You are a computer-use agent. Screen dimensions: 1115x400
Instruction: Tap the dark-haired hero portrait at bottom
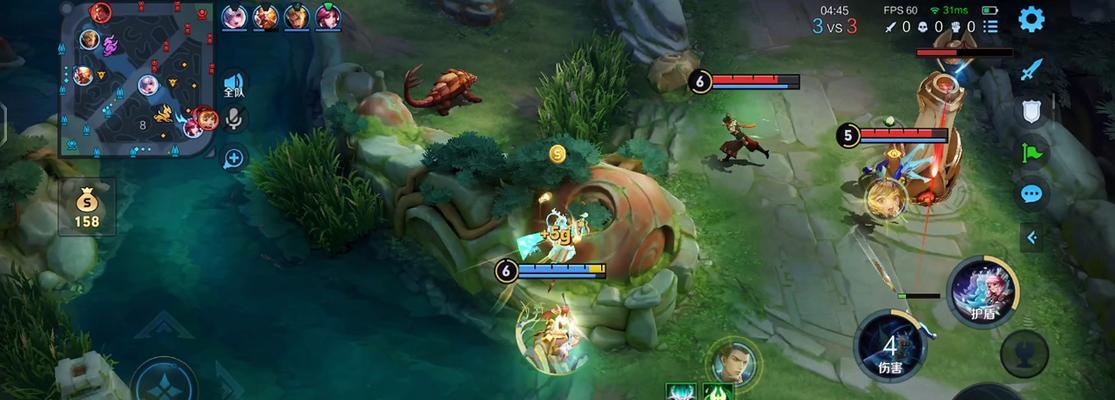tap(733, 361)
